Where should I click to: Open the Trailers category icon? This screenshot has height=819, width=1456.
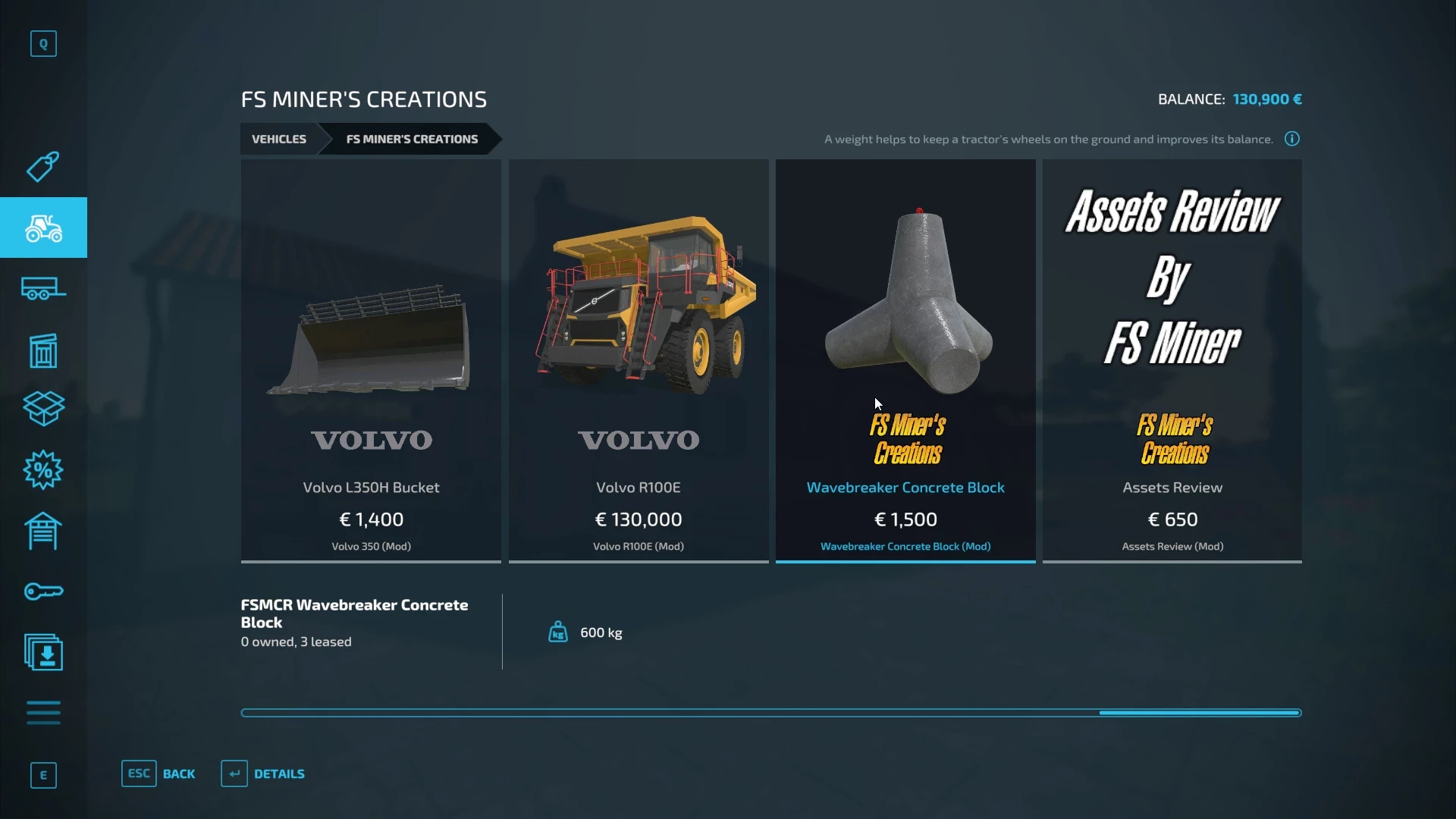43,289
